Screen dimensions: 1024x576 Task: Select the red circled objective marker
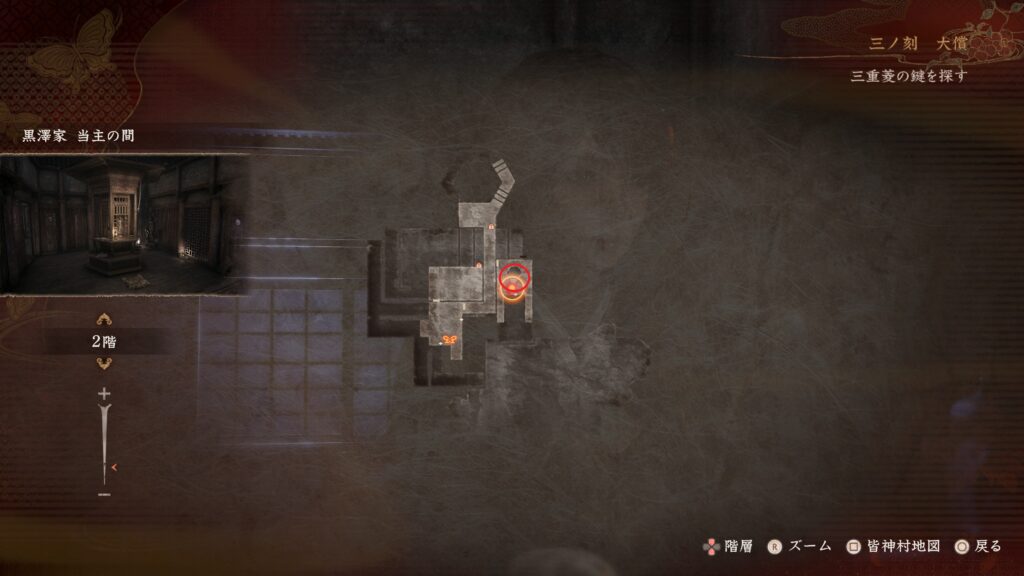pyautogui.click(x=516, y=277)
